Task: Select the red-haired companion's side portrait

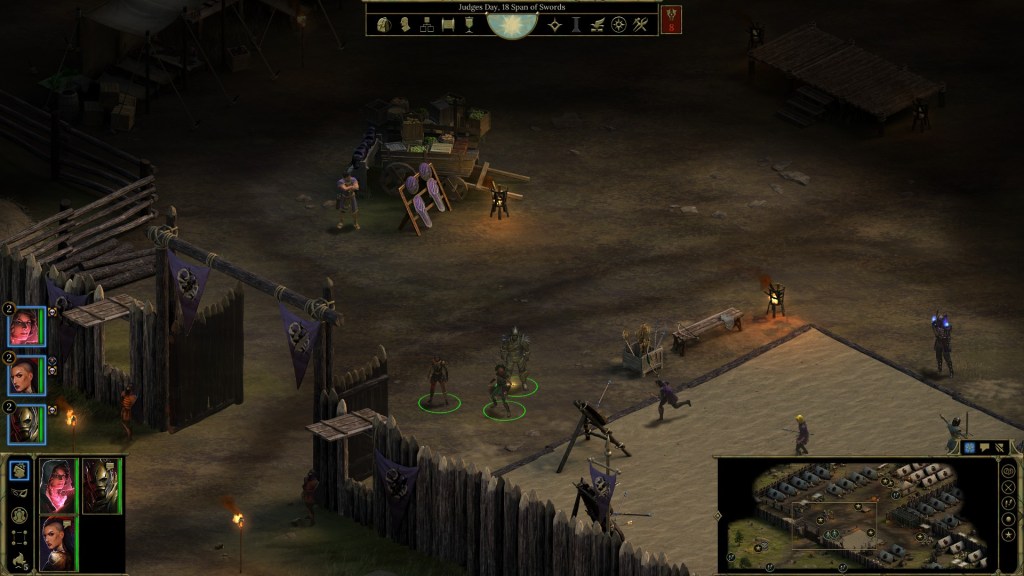Action: (x=27, y=327)
